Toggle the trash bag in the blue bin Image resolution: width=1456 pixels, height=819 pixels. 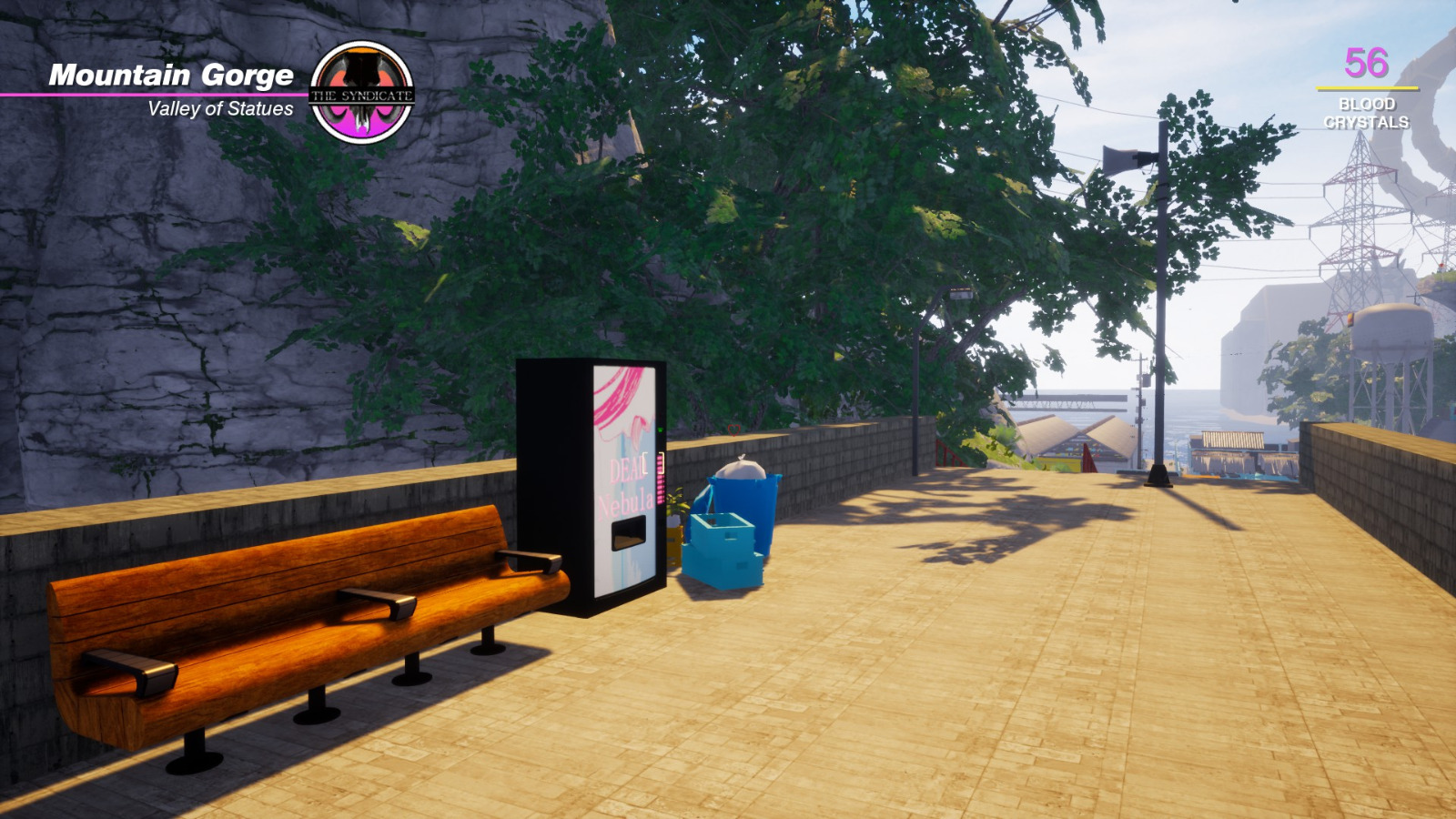click(x=742, y=469)
